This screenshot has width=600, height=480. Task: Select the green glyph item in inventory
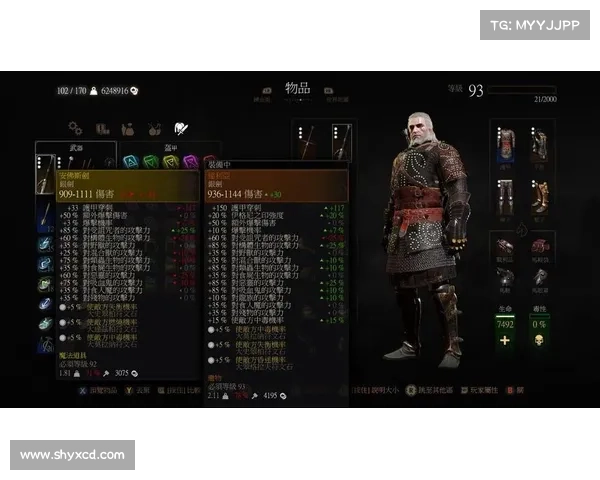tap(150, 161)
